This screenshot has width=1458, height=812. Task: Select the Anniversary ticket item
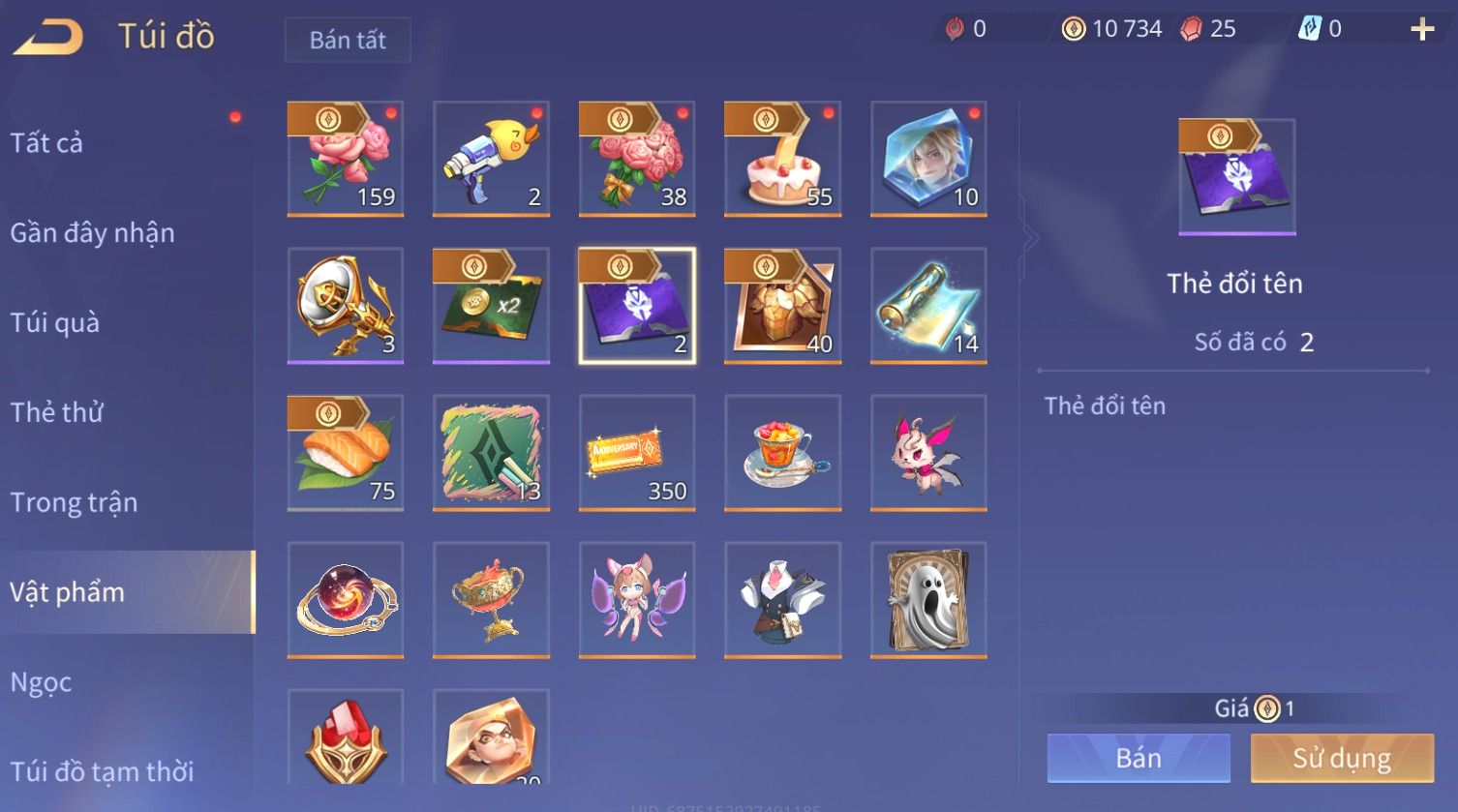coord(637,453)
